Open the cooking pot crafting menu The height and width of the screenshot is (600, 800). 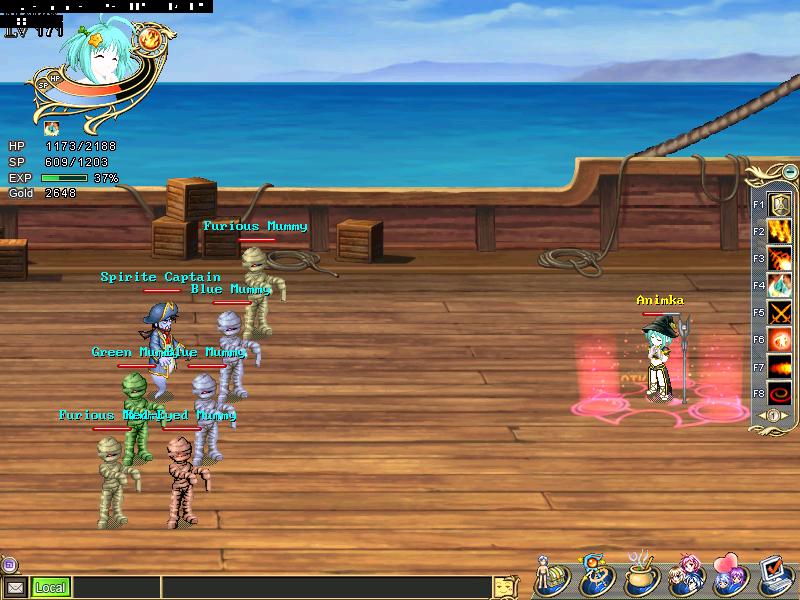[x=641, y=577]
